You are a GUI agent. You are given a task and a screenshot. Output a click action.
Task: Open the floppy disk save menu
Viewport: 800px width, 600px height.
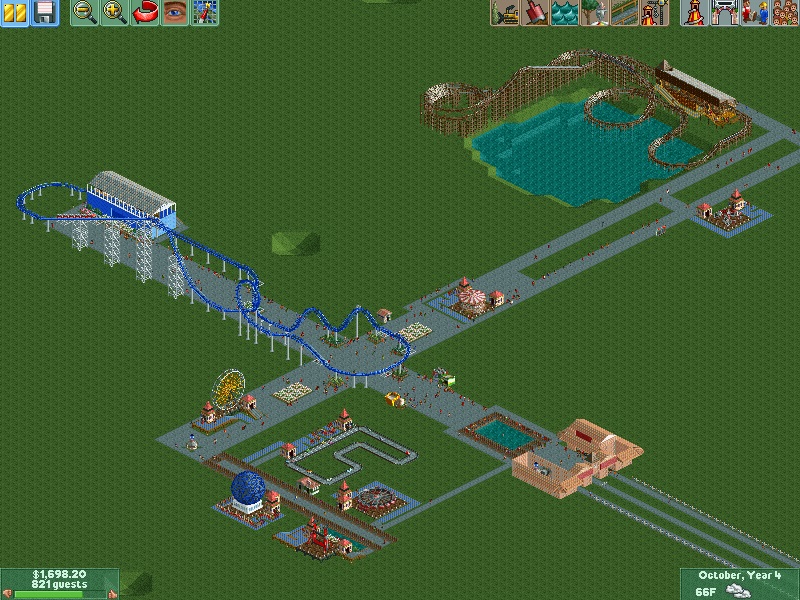[x=45, y=12]
